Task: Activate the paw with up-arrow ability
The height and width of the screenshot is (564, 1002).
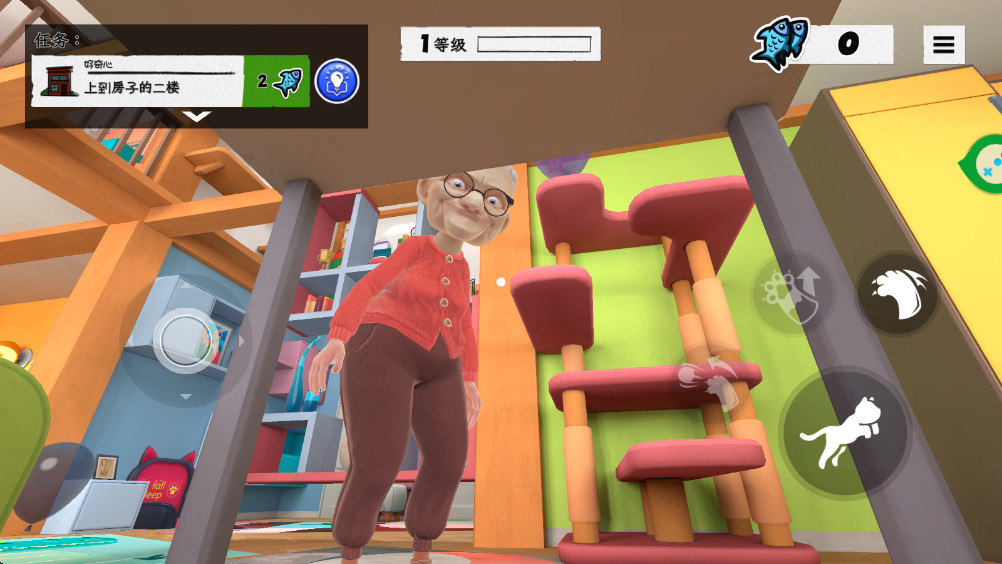Action: 791,294
